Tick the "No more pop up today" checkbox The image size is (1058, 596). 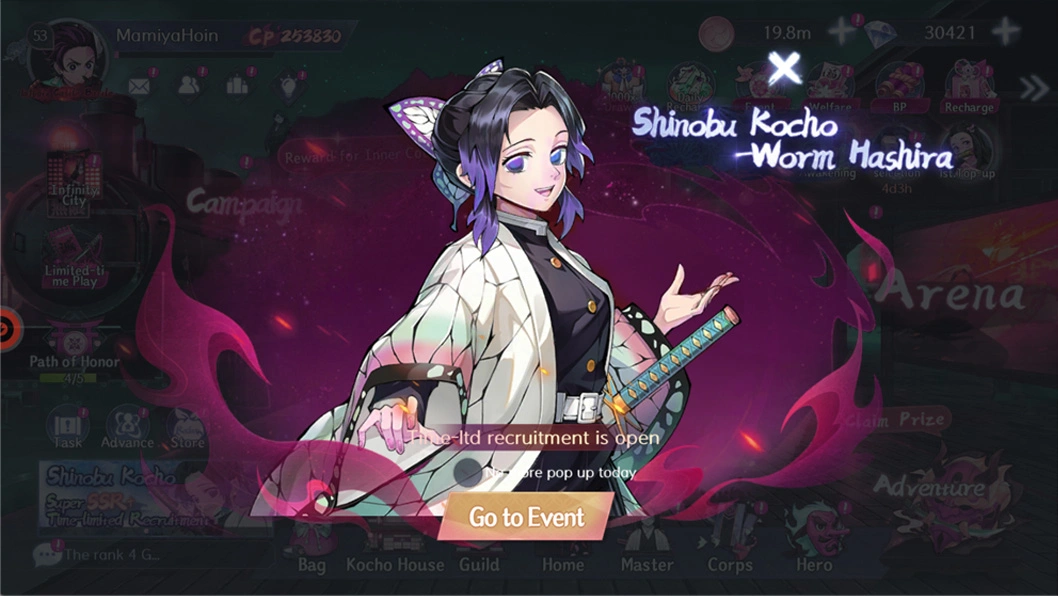[467, 471]
